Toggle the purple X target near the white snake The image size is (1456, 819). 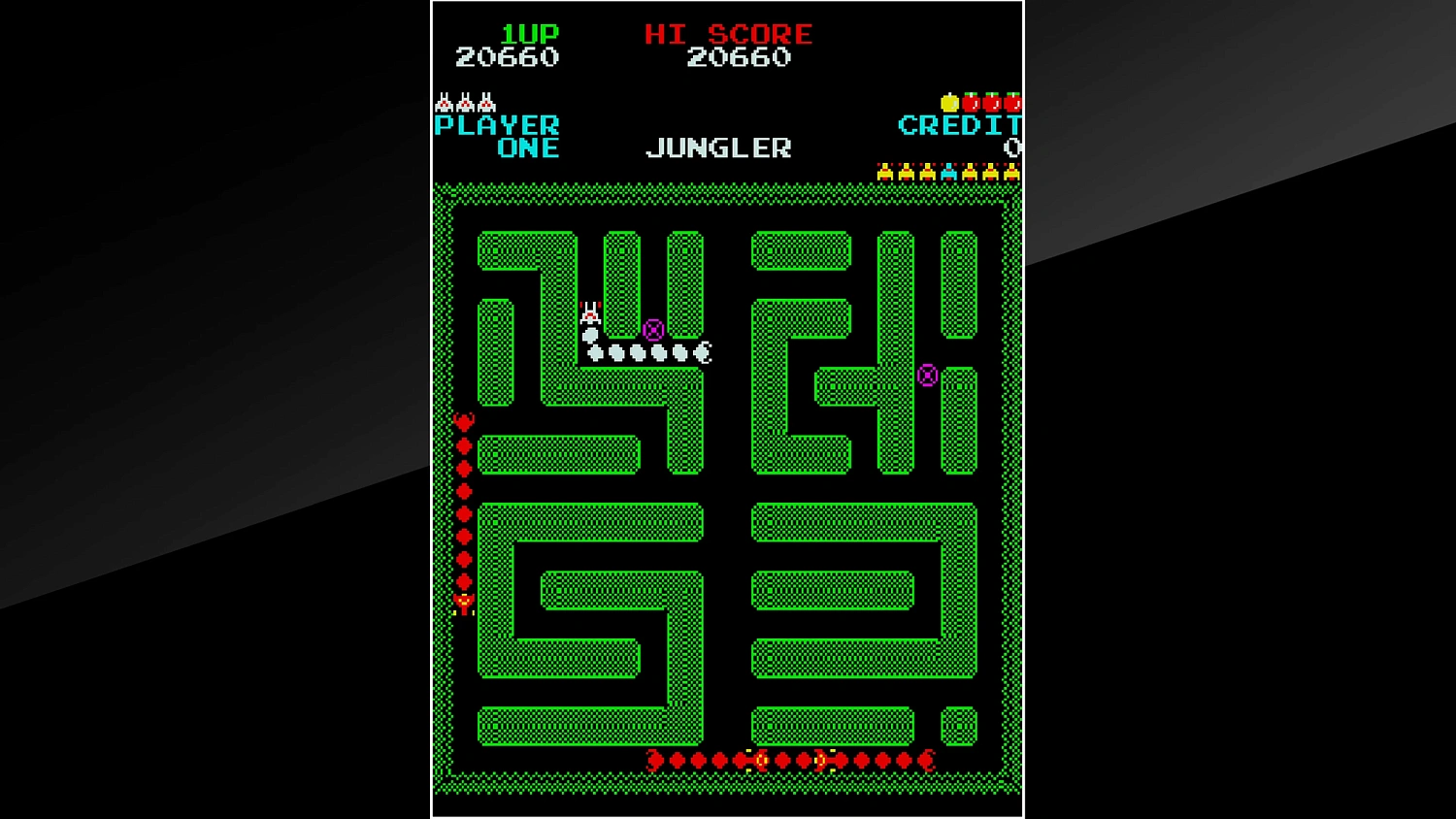pyautogui.click(x=653, y=330)
